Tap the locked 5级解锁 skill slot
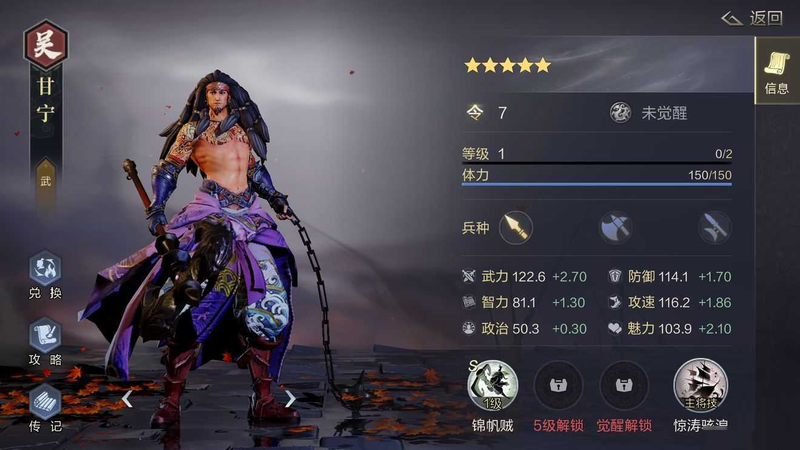This screenshot has height=450, width=800. (x=558, y=385)
